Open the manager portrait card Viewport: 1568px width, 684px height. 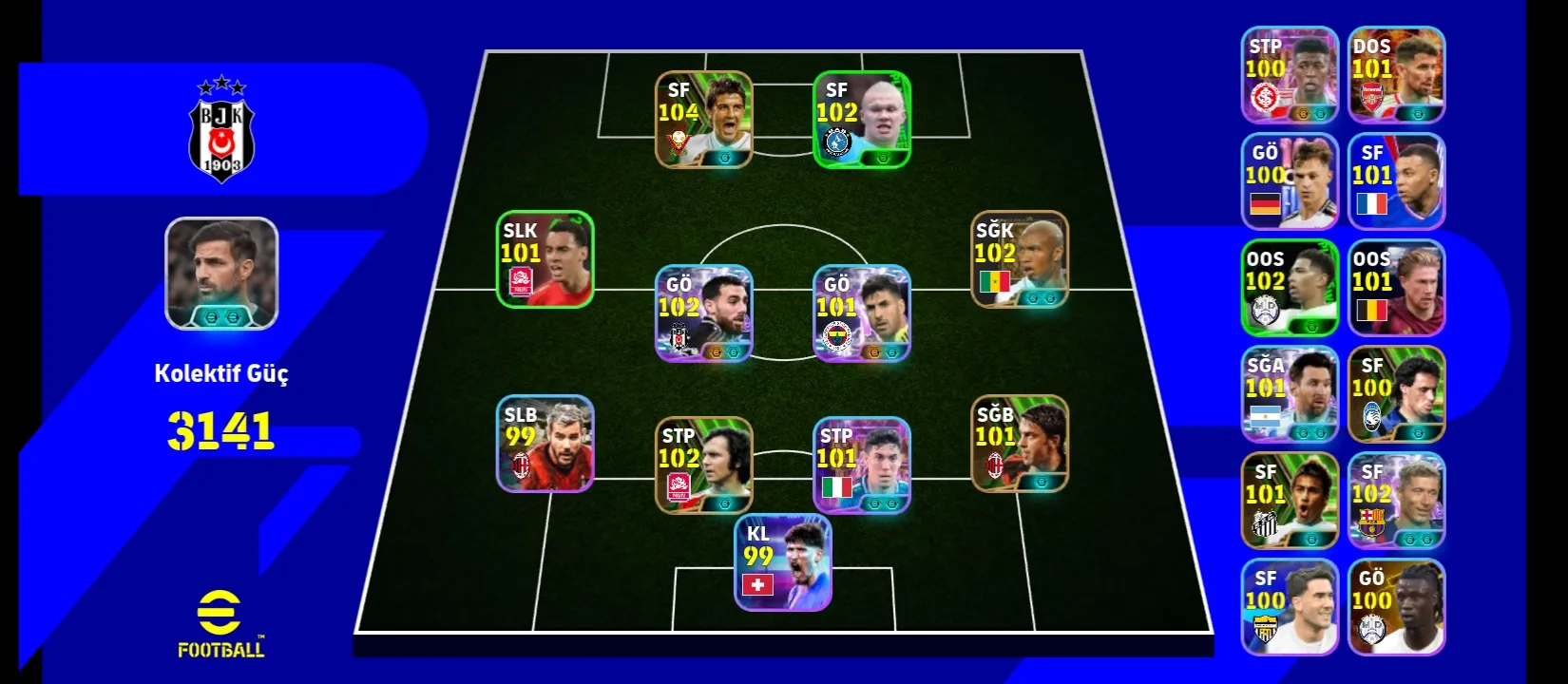click(221, 274)
